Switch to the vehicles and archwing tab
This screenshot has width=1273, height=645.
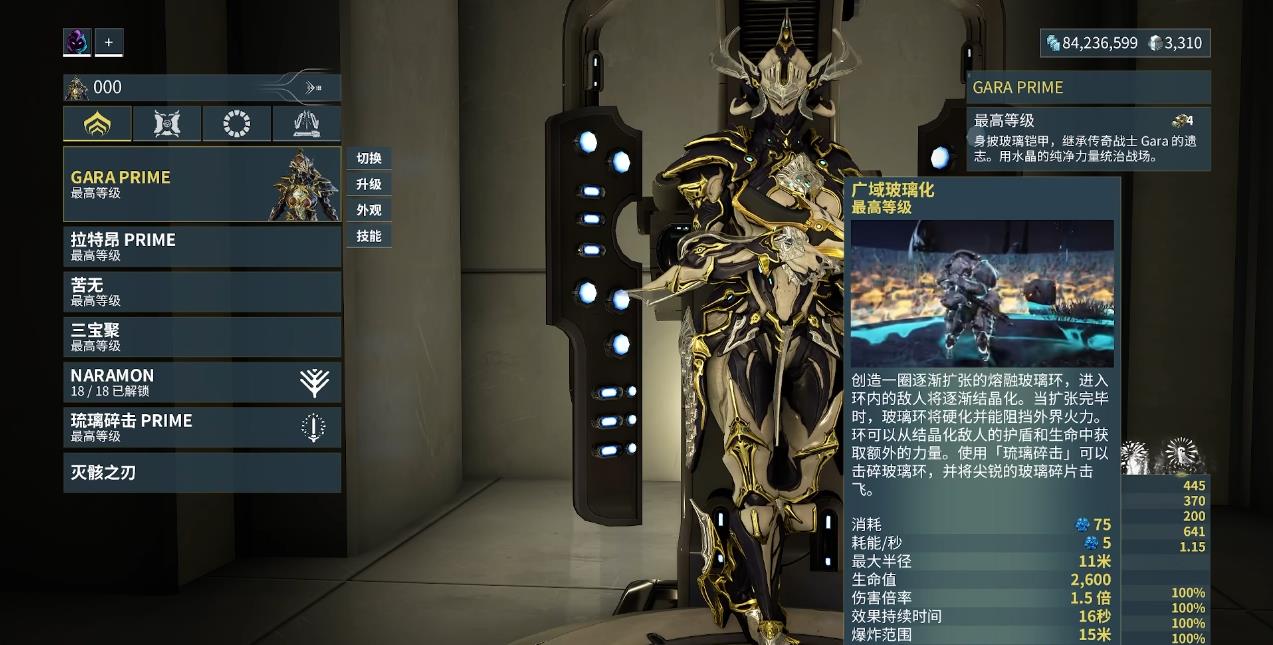306,124
